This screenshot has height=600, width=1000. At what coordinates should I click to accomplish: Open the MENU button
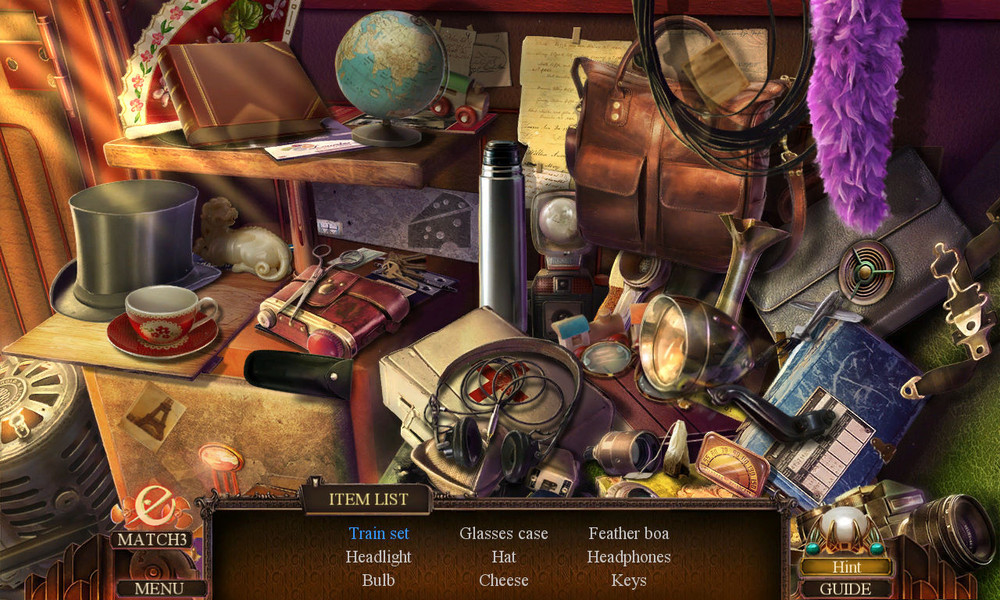pyautogui.click(x=159, y=588)
